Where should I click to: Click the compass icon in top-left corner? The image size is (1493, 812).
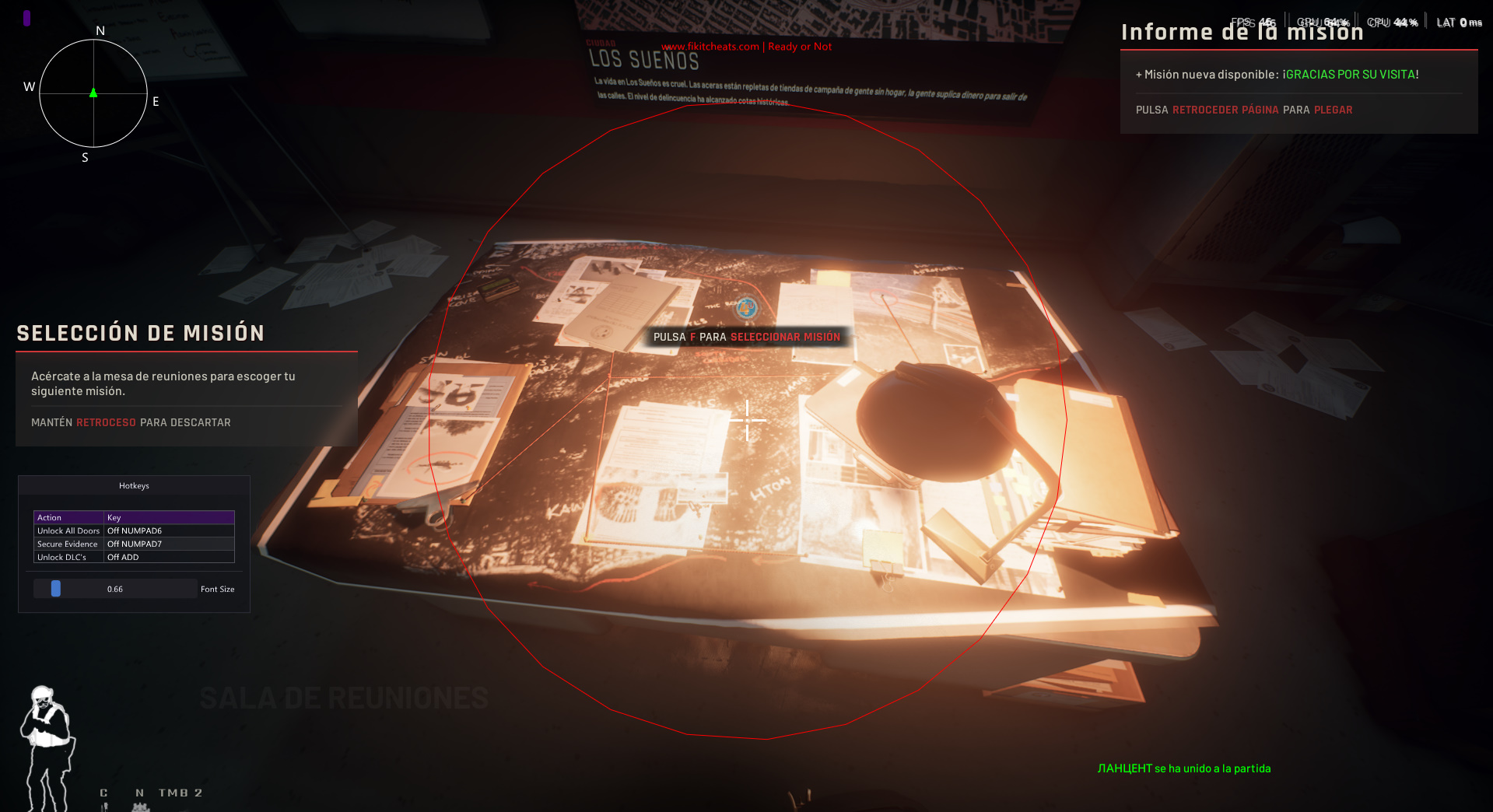point(93,93)
